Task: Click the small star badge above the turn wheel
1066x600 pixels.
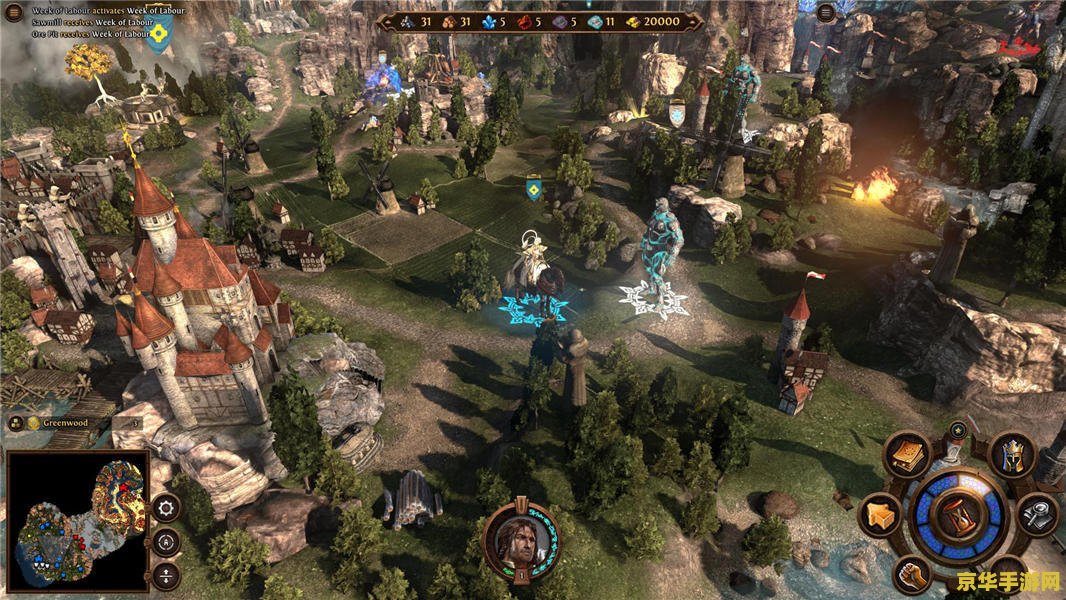Action: 958,430
